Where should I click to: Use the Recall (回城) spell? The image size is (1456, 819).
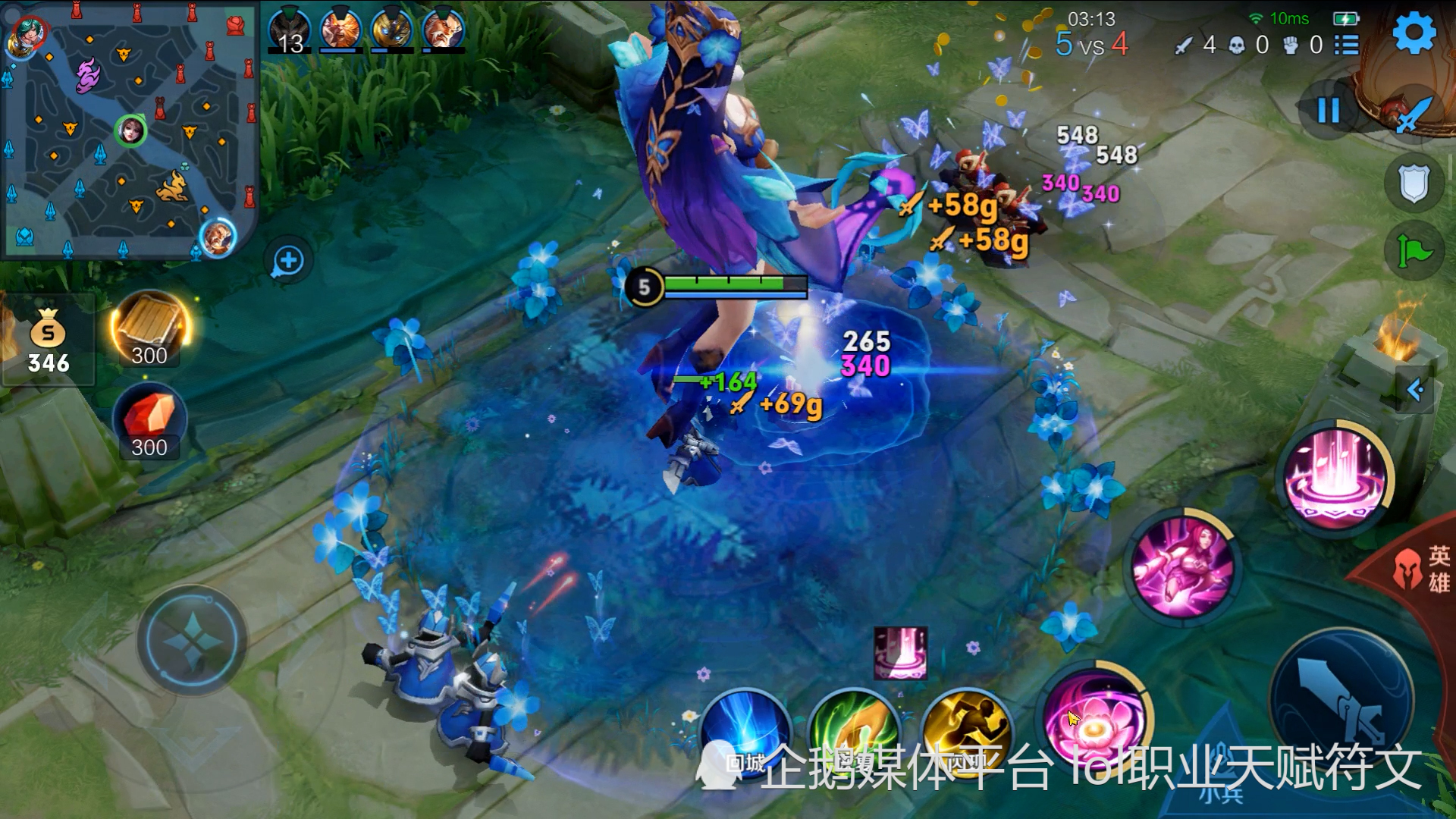746,734
